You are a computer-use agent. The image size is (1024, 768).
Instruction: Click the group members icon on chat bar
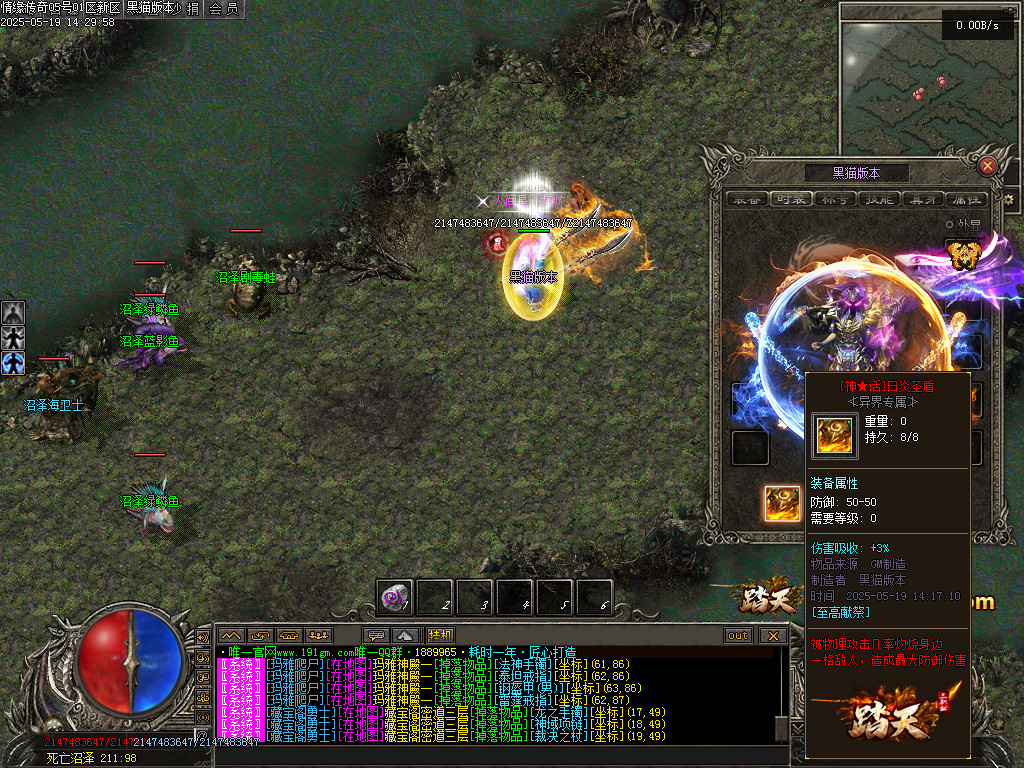319,635
